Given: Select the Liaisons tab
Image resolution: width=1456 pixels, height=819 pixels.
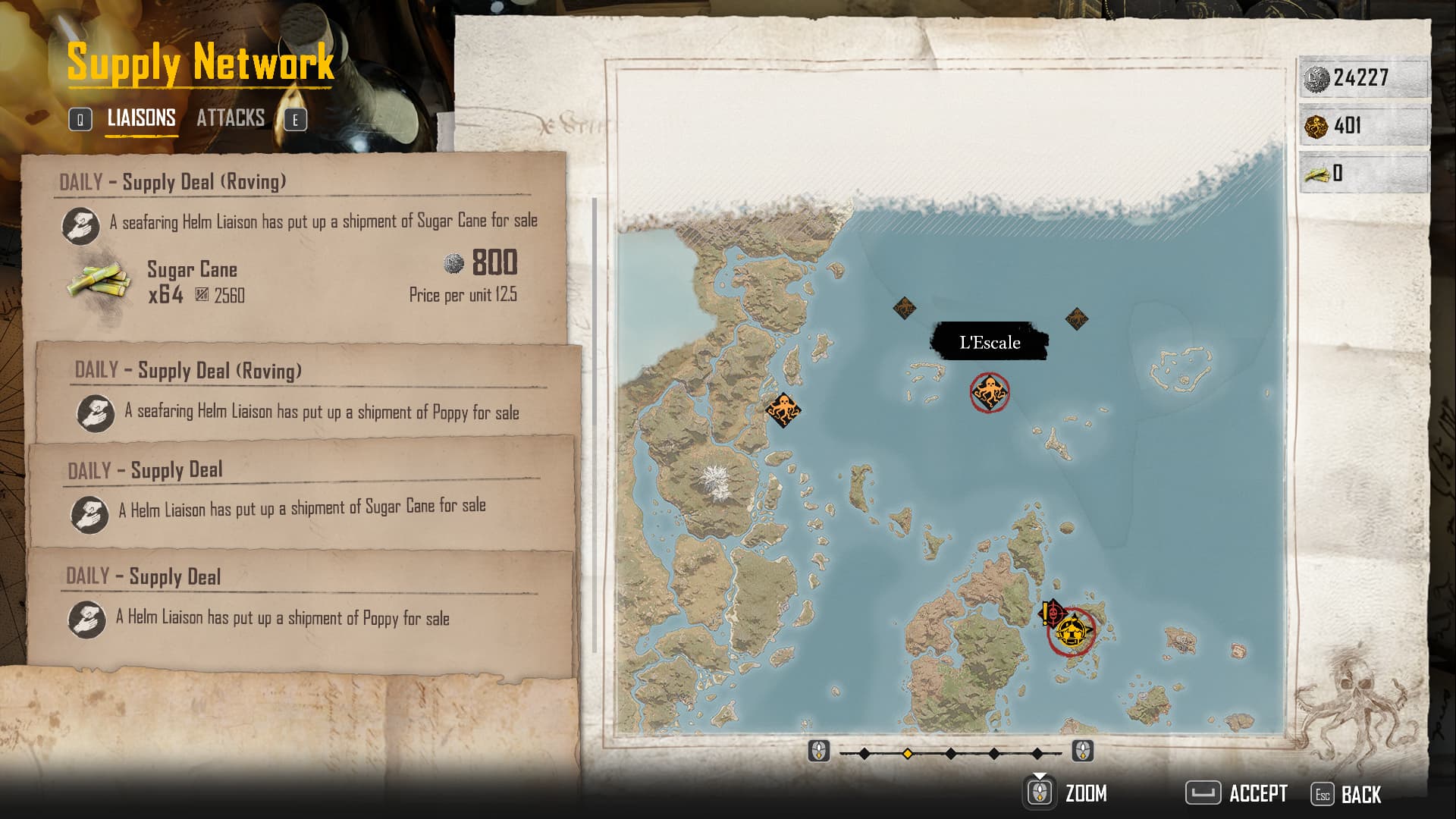Looking at the screenshot, I should click(141, 118).
